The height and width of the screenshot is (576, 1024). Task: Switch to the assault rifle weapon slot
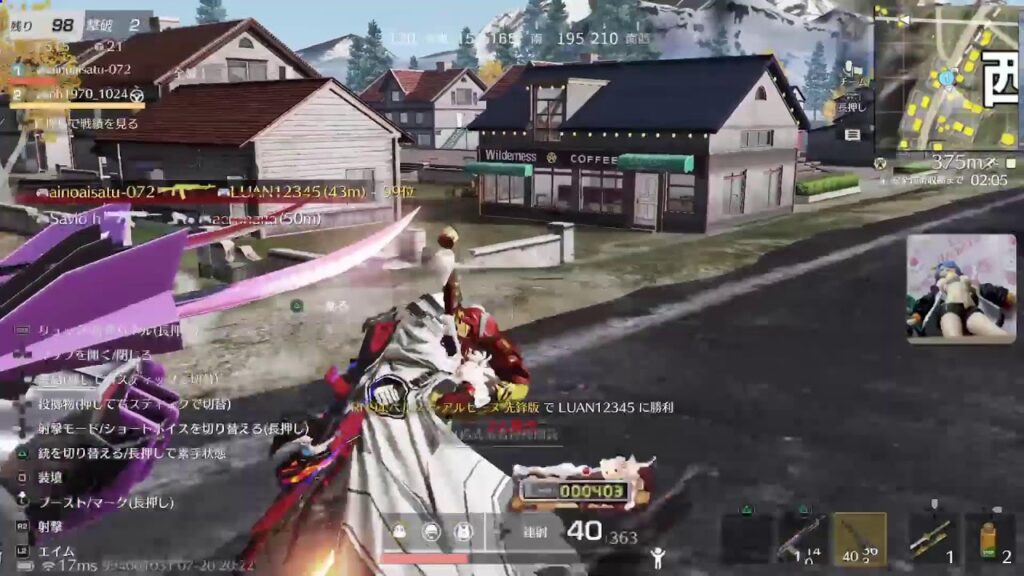click(802, 539)
